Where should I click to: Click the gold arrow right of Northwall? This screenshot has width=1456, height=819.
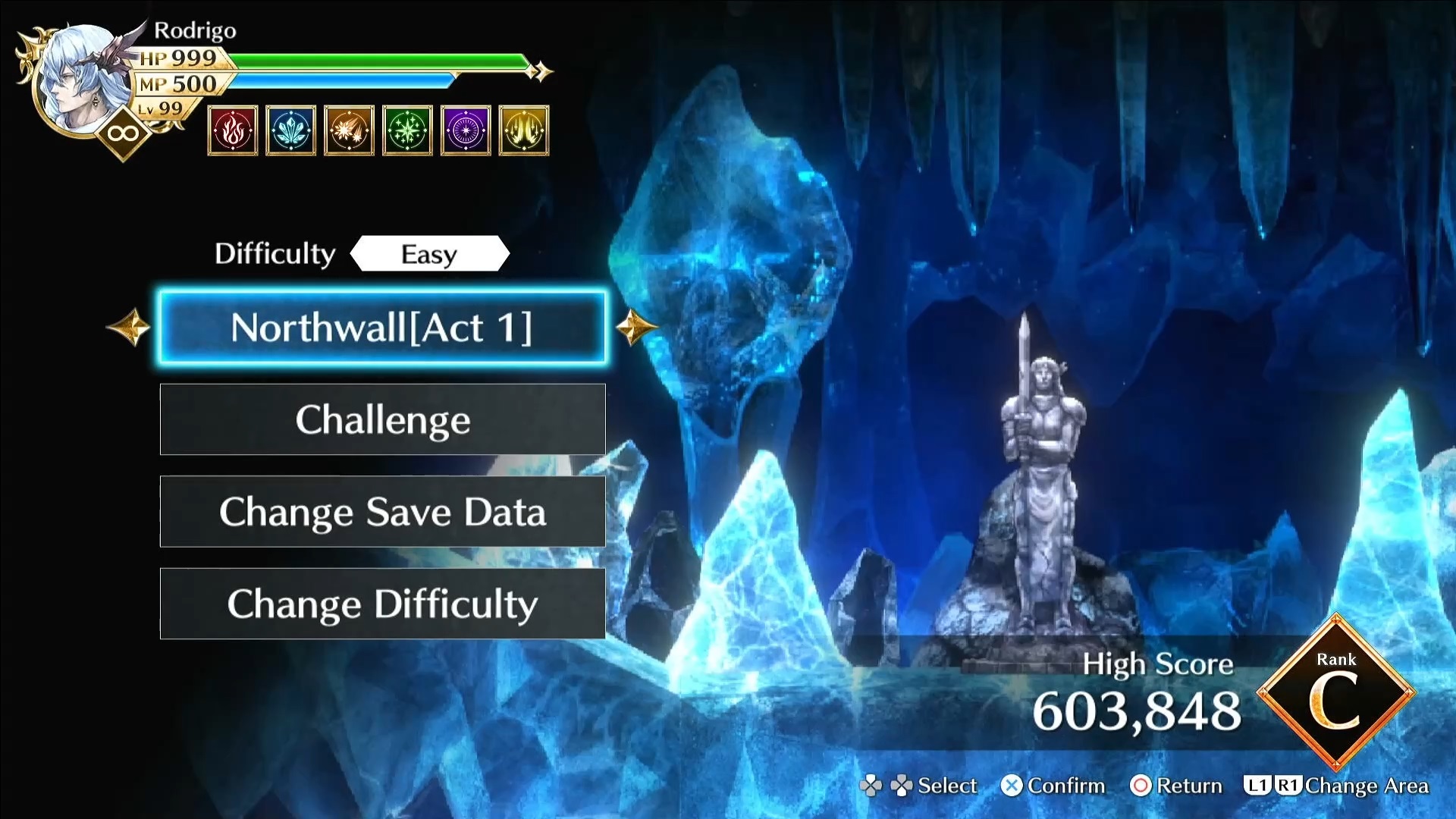(x=635, y=328)
